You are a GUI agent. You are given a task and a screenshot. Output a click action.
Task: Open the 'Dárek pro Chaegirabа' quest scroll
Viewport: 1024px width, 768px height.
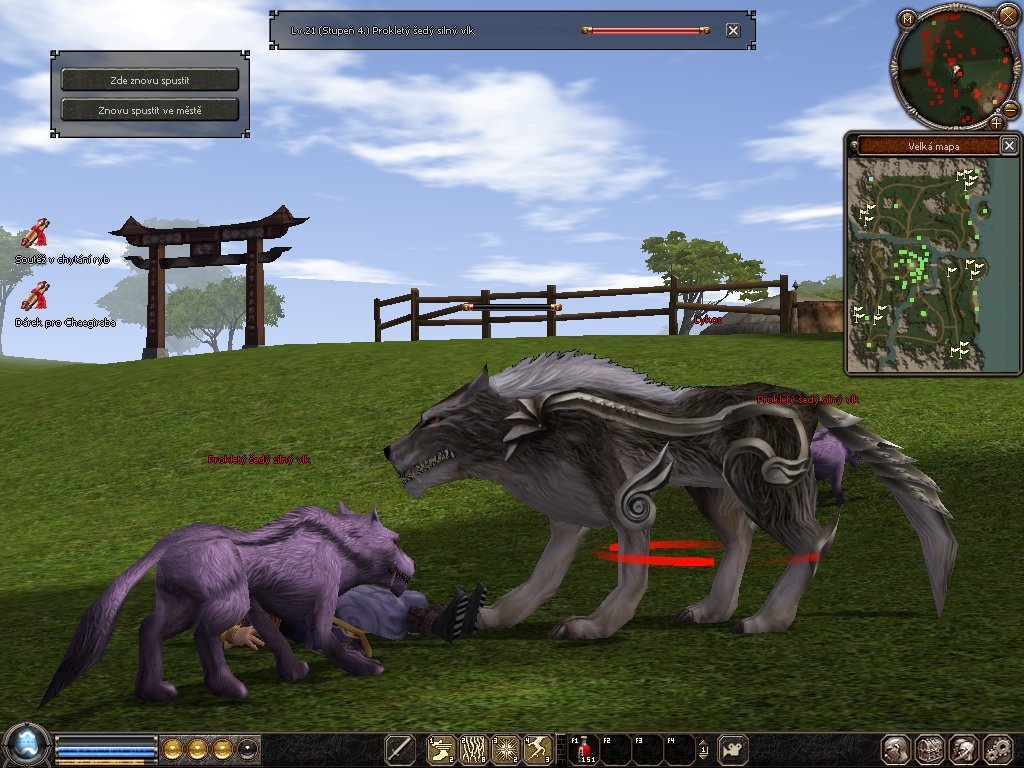coord(37,297)
